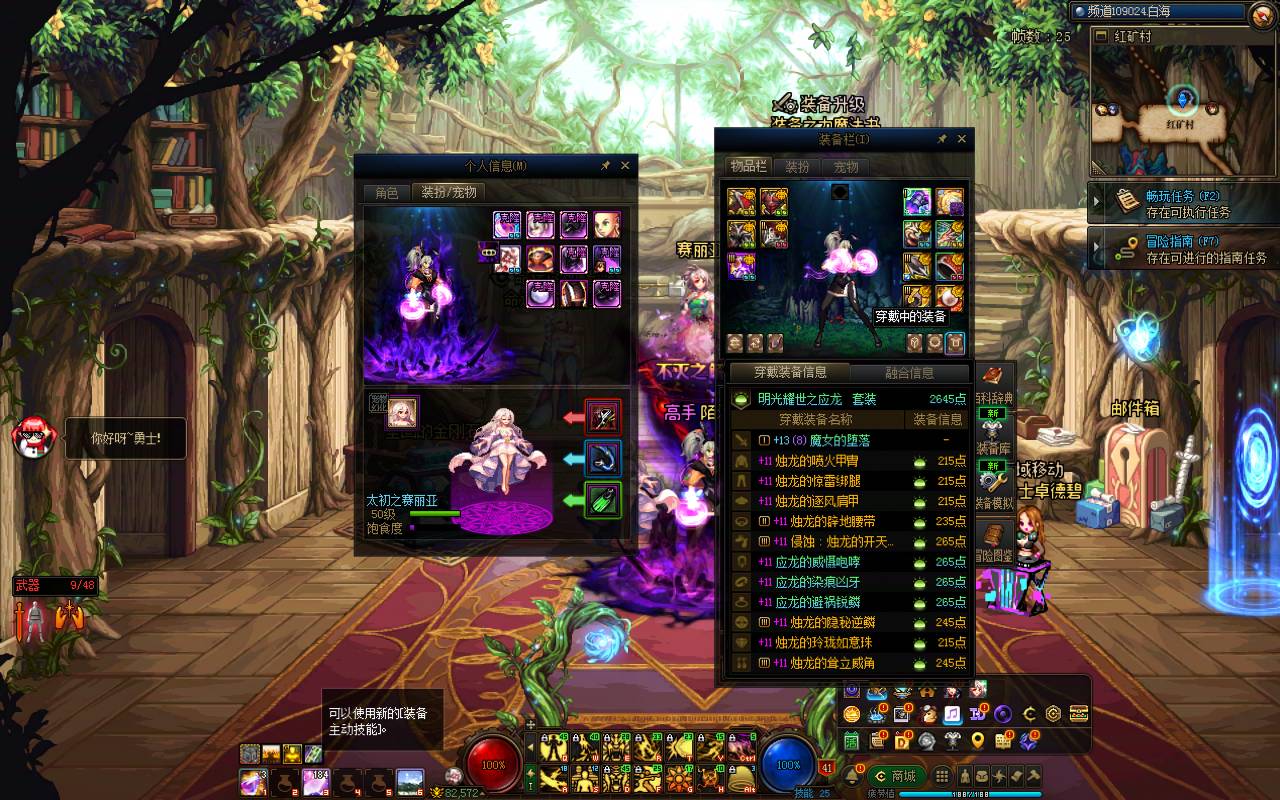Click the 太初之赛丽亚 pet portrait
Screen dimensions: 1280x800
tap(403, 411)
